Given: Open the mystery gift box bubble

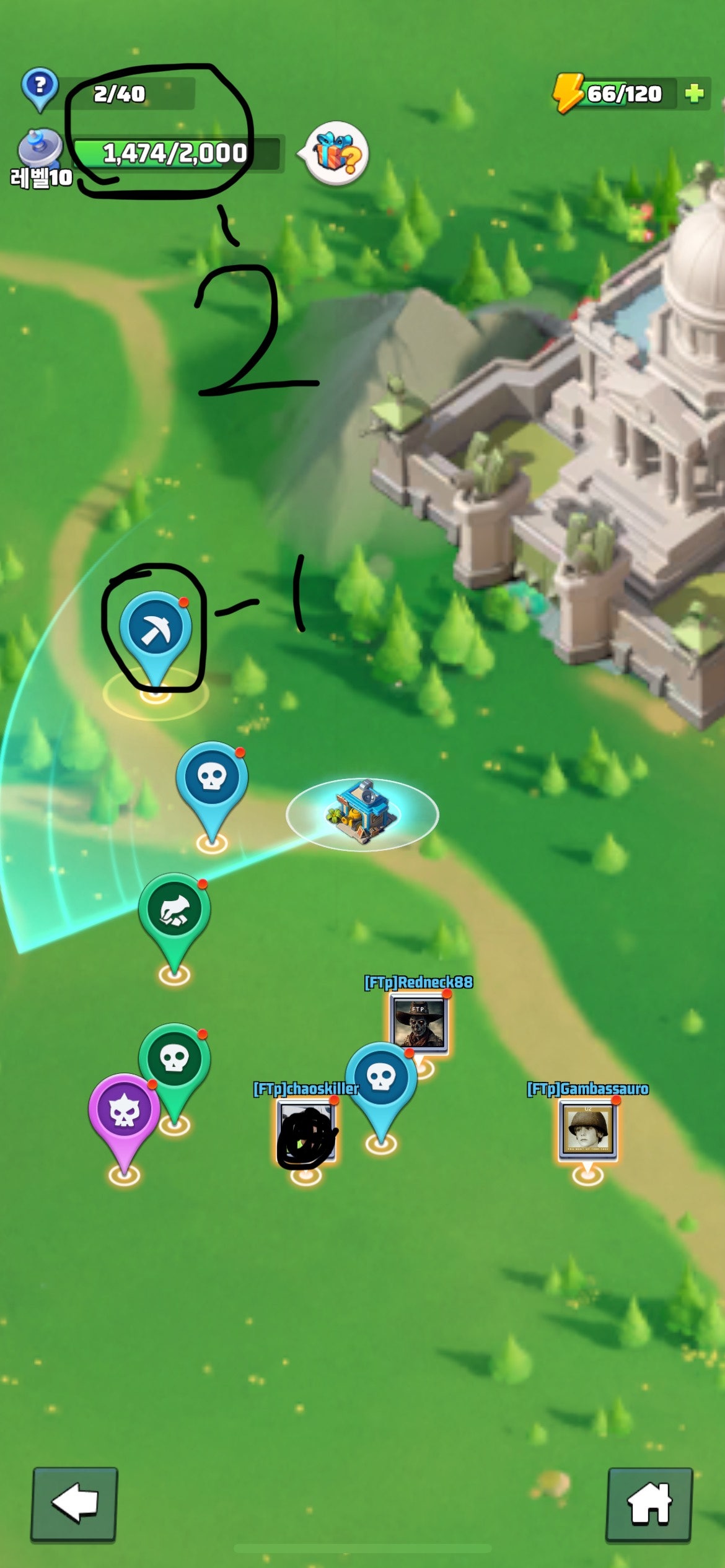Looking at the screenshot, I should pos(337,154).
